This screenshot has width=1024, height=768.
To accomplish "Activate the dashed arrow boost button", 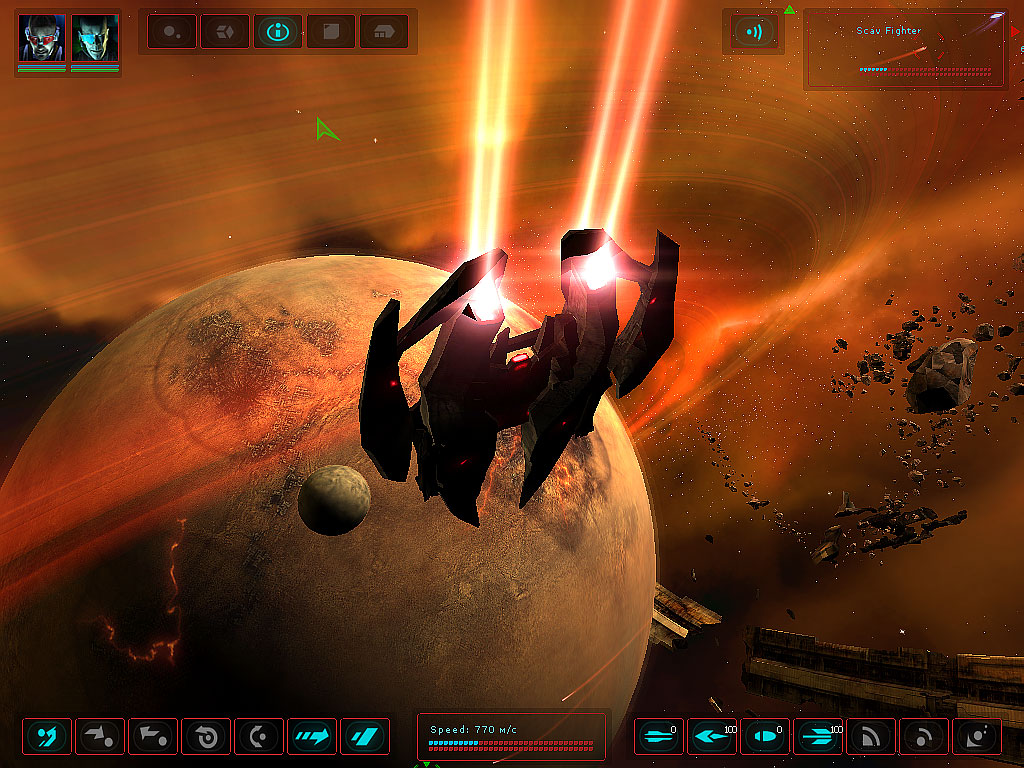I will (x=312, y=737).
